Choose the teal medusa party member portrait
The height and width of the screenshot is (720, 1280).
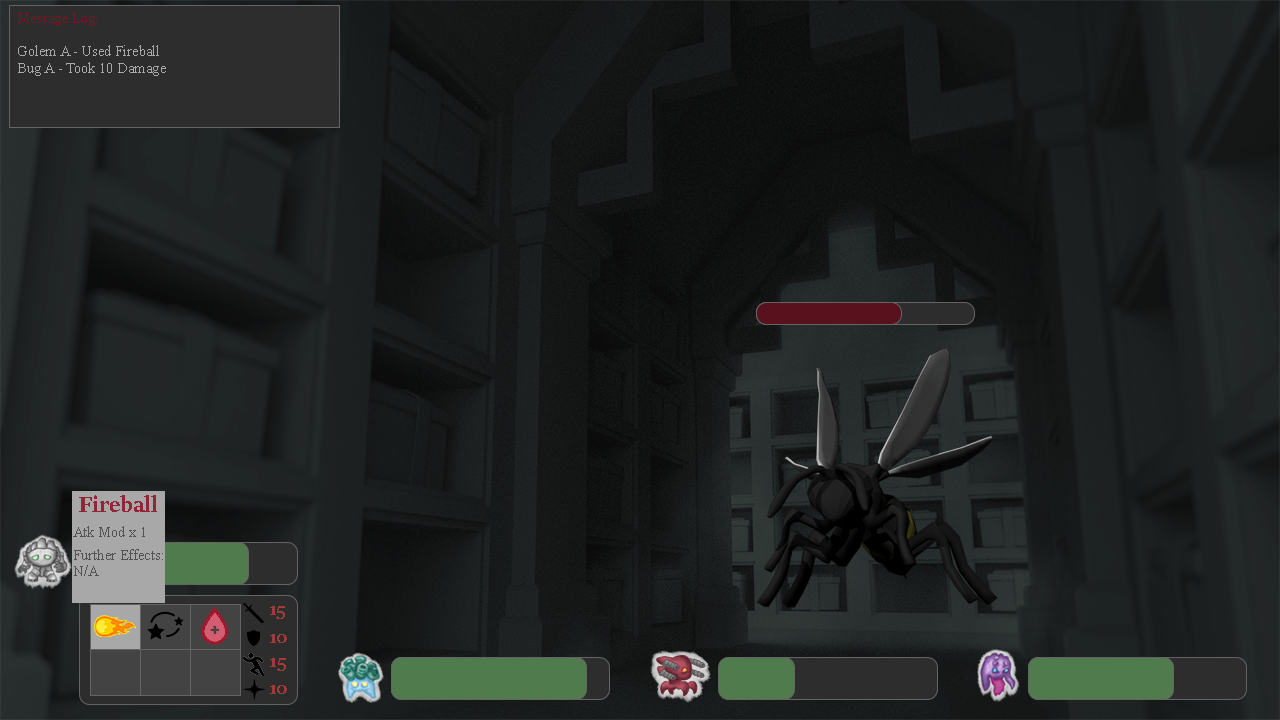pos(360,678)
